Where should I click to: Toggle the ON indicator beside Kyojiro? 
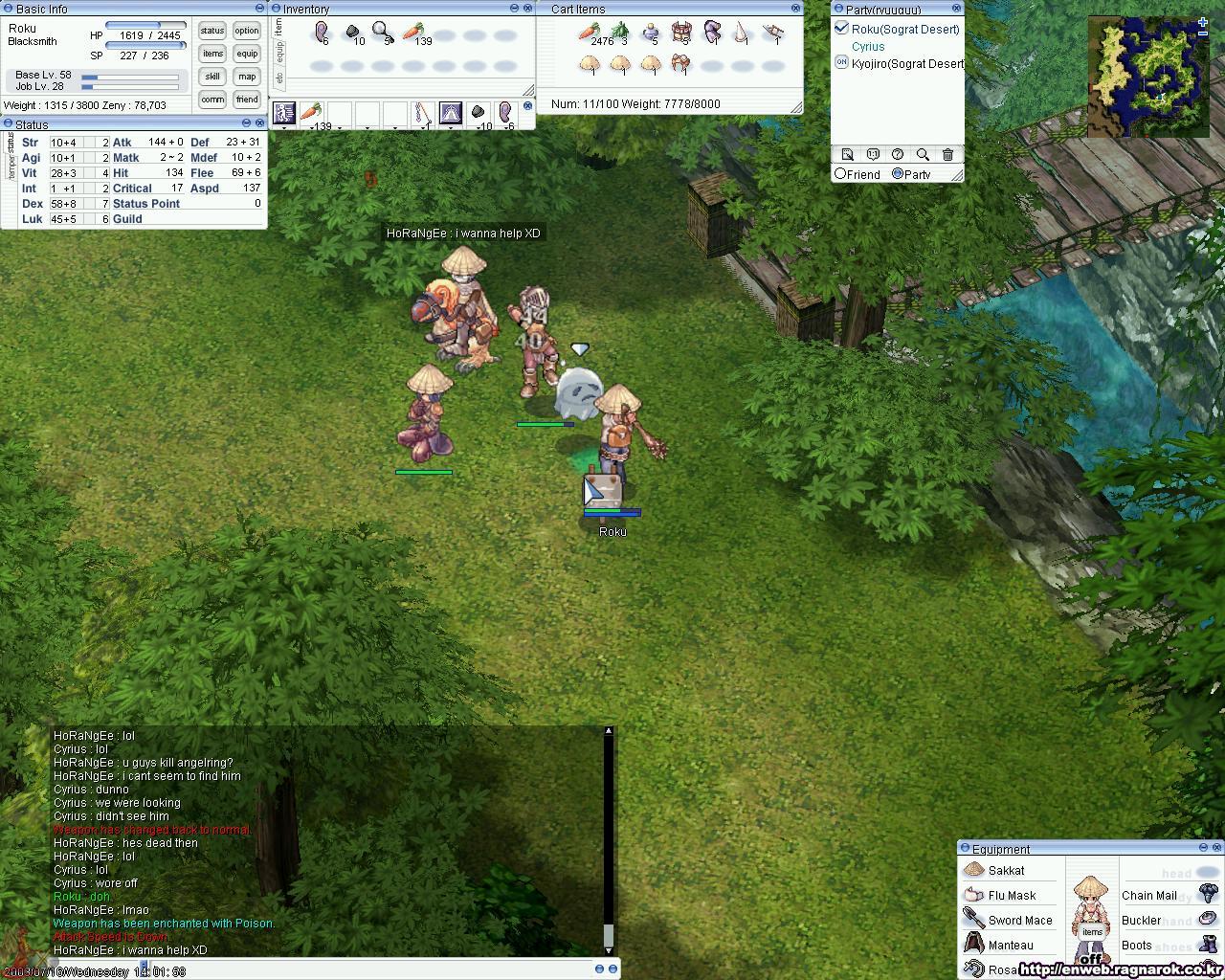click(x=841, y=63)
